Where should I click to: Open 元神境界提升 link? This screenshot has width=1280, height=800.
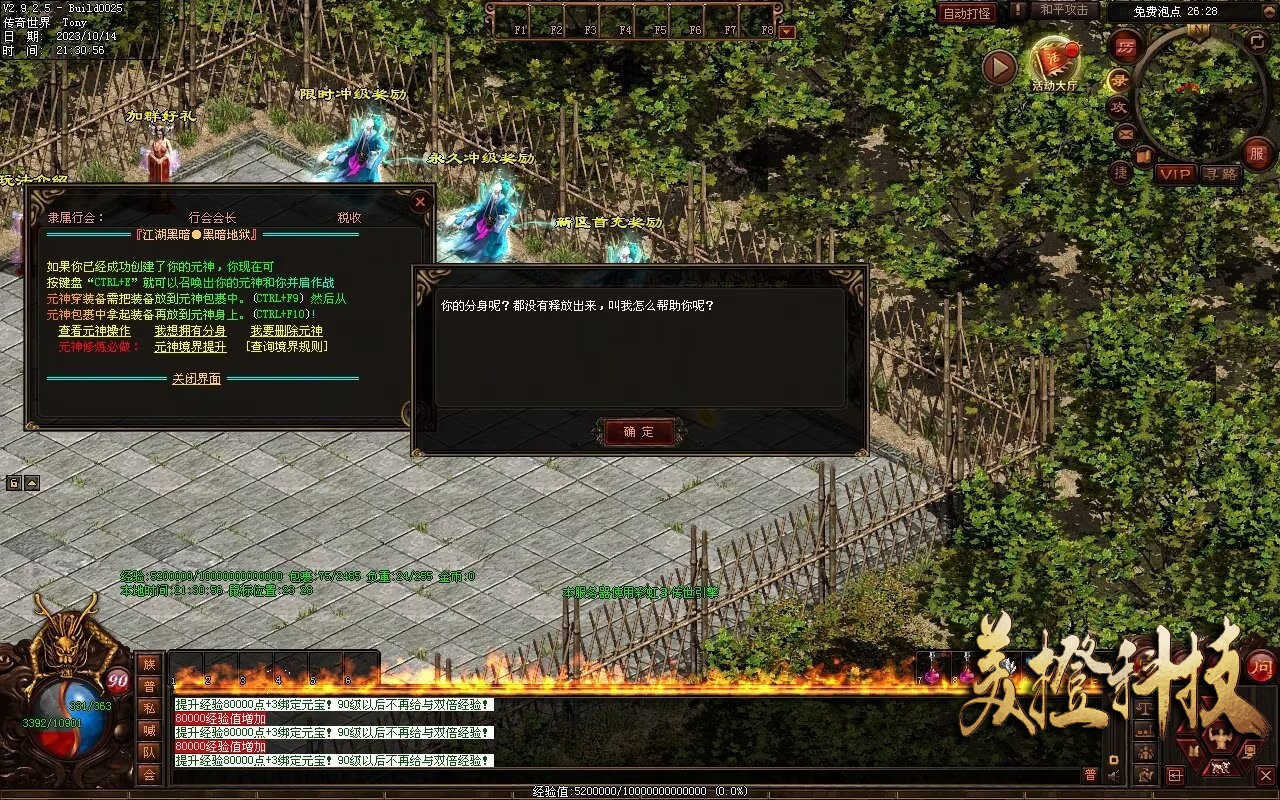tap(190, 347)
